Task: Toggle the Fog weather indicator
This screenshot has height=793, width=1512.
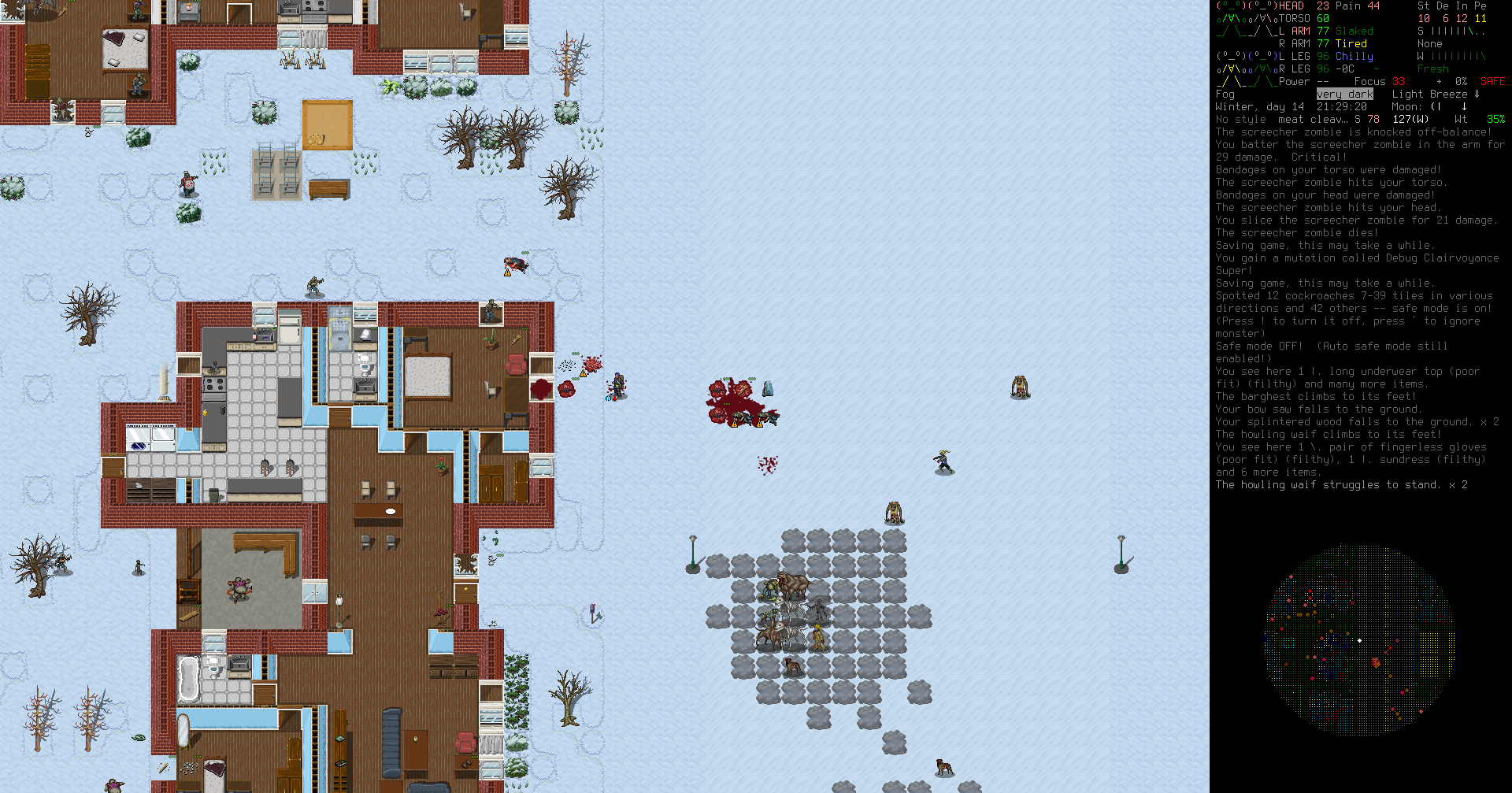Action: coord(1225,94)
